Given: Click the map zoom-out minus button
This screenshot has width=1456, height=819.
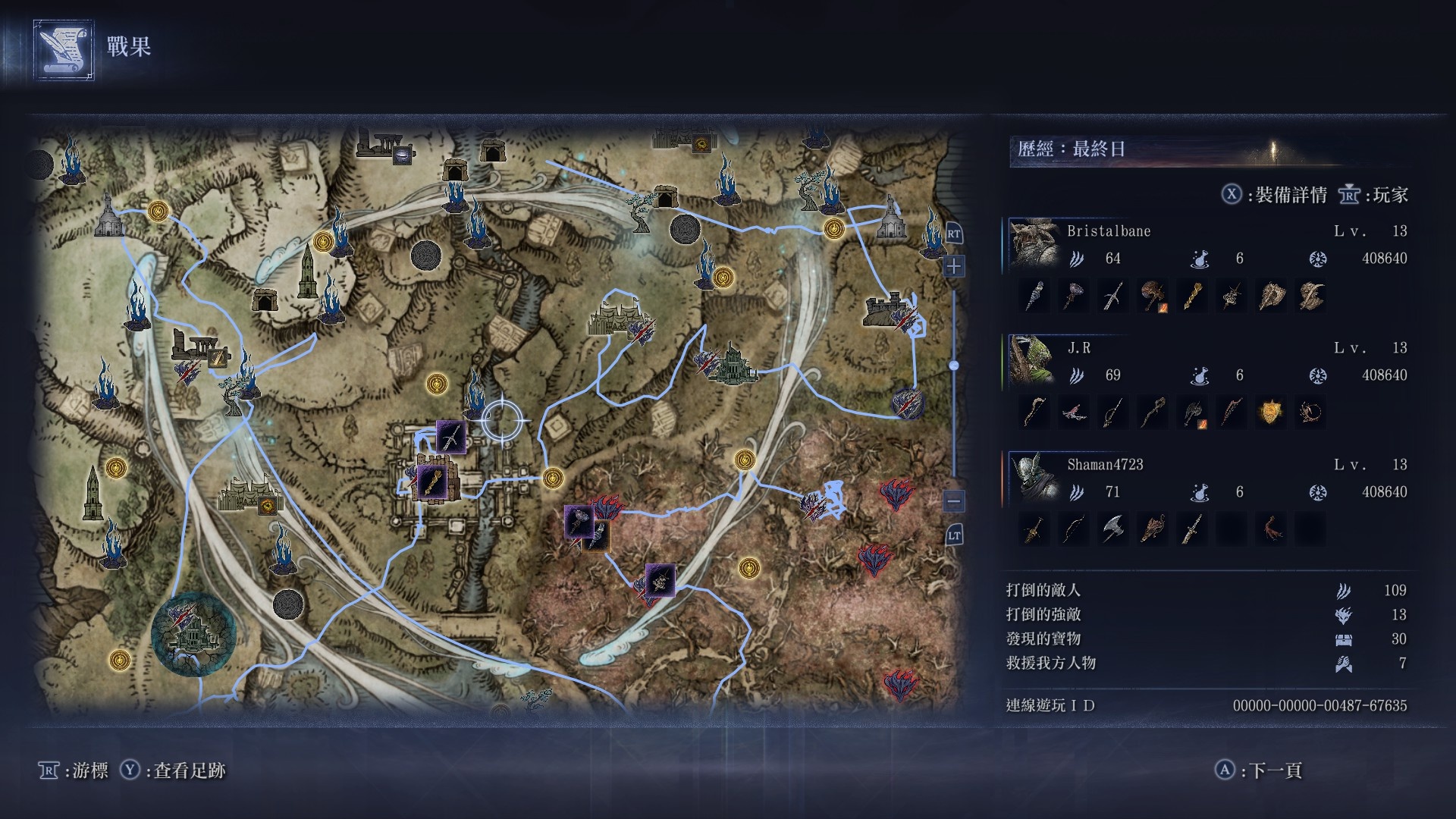Looking at the screenshot, I should (x=953, y=500).
